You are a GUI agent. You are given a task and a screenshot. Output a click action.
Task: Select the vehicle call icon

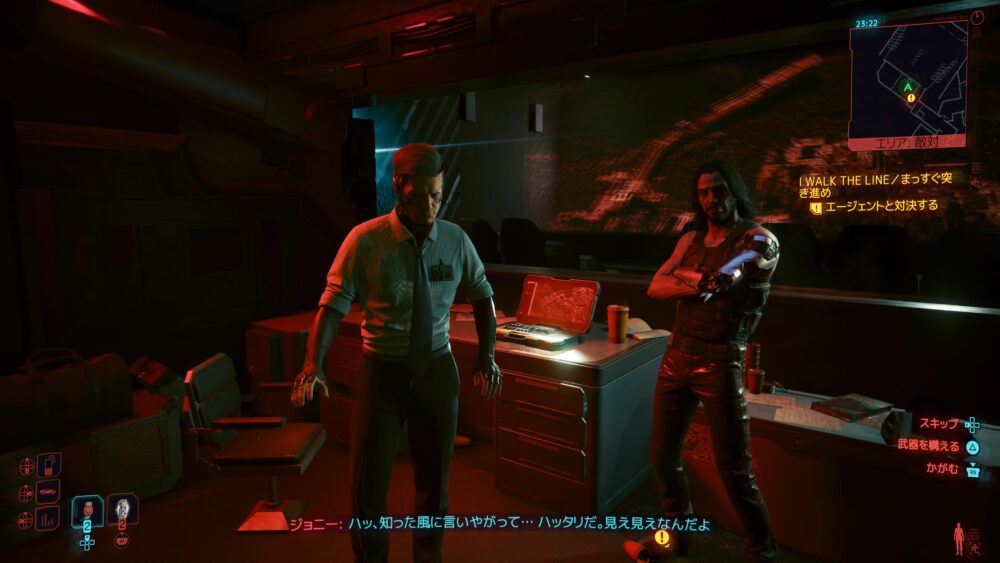[x=48, y=492]
